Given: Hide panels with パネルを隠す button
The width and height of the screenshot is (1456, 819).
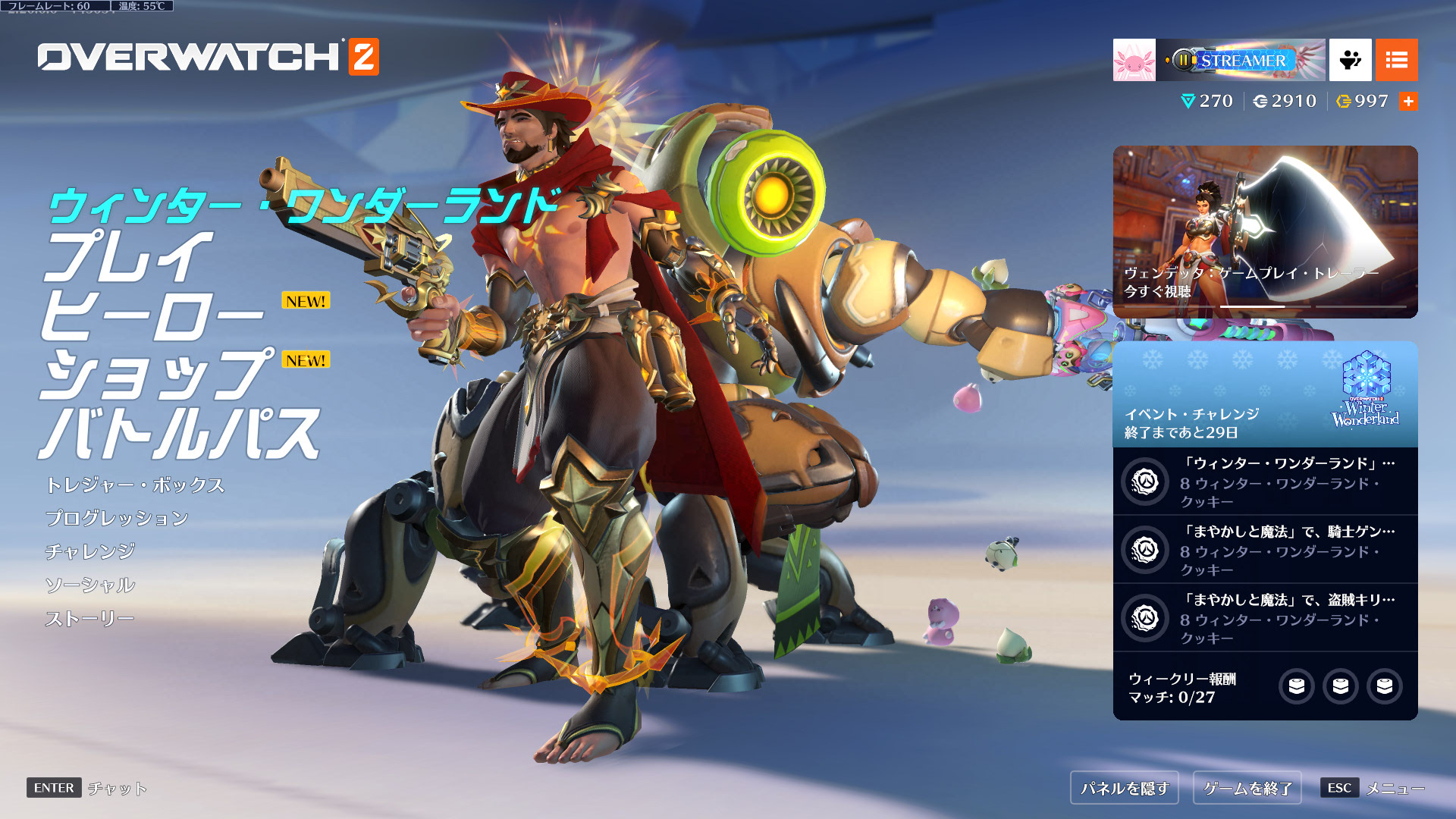Looking at the screenshot, I should click(x=1125, y=789).
